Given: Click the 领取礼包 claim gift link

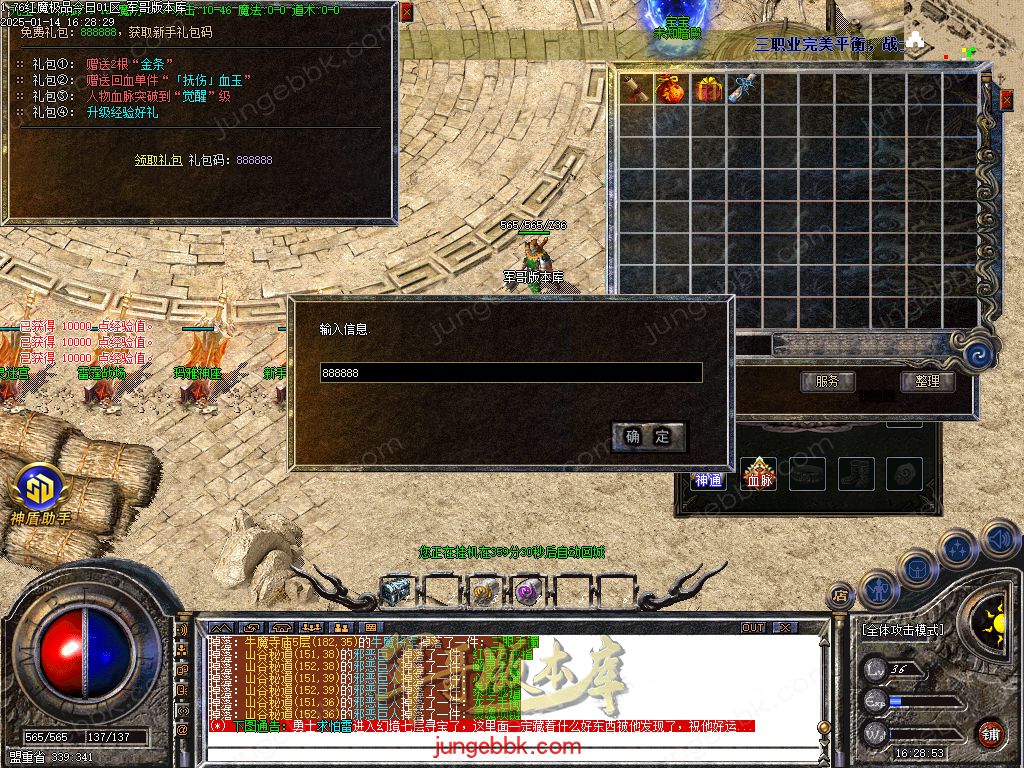Looking at the screenshot, I should coord(158,160).
